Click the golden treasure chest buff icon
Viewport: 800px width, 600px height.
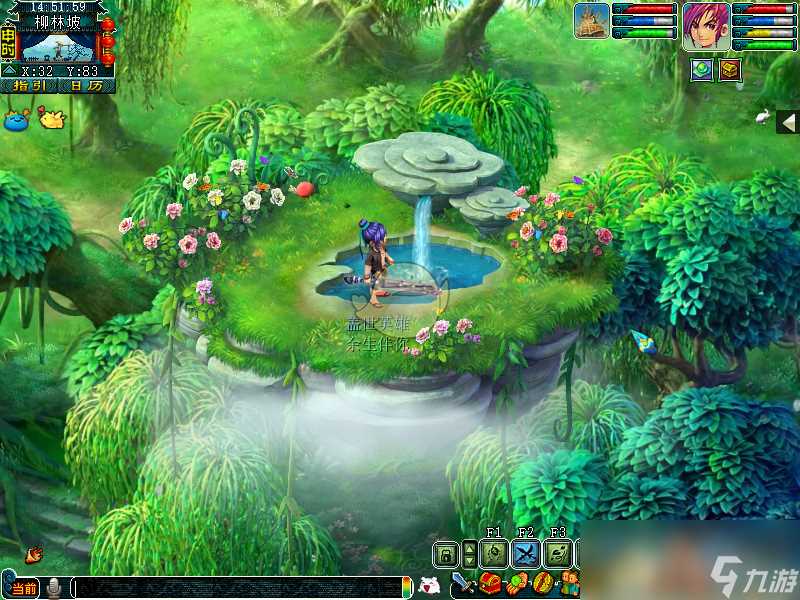click(x=730, y=69)
